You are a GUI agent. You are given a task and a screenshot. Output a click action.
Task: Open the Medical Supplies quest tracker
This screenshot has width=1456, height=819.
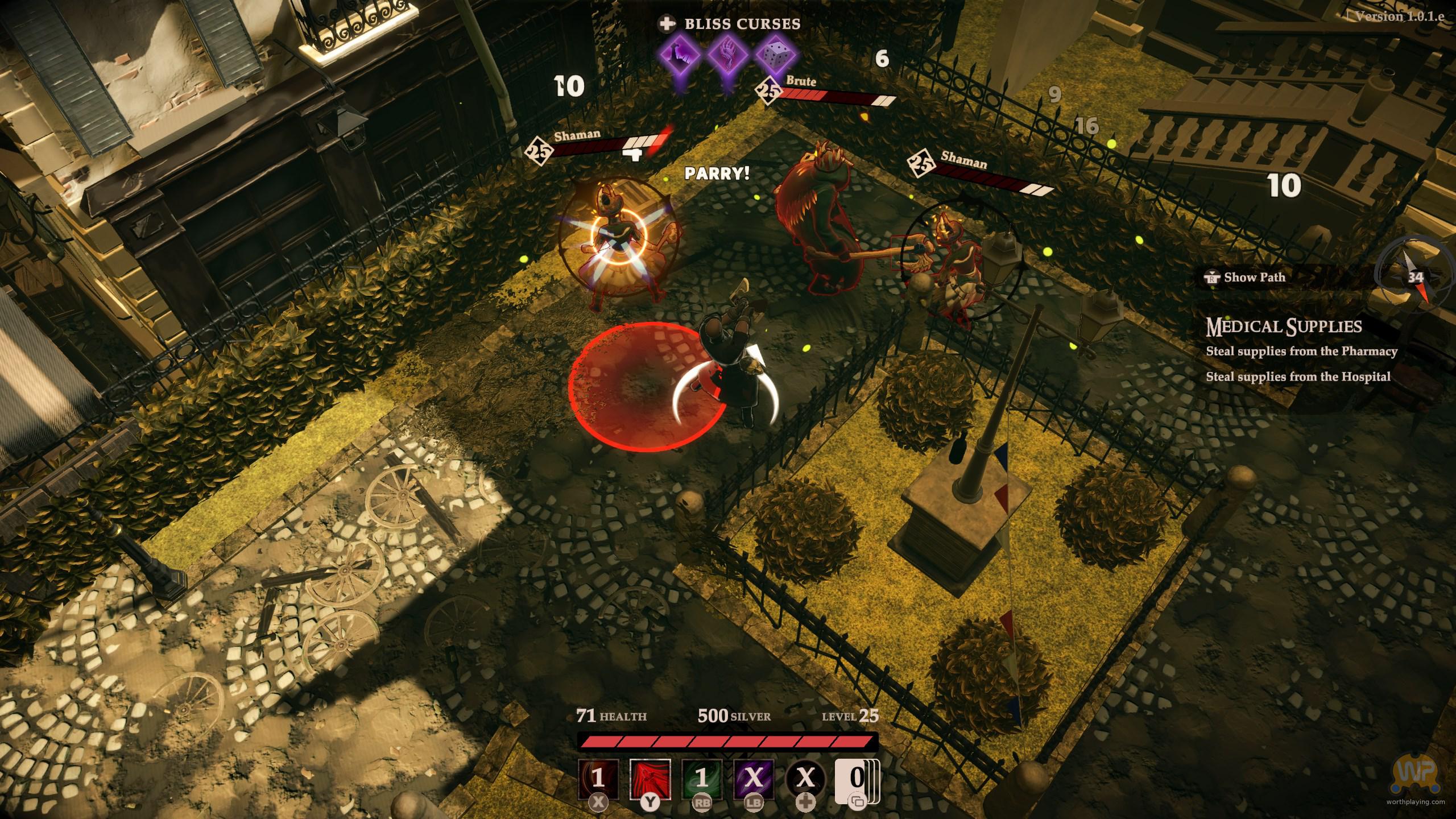pyautogui.click(x=1284, y=326)
